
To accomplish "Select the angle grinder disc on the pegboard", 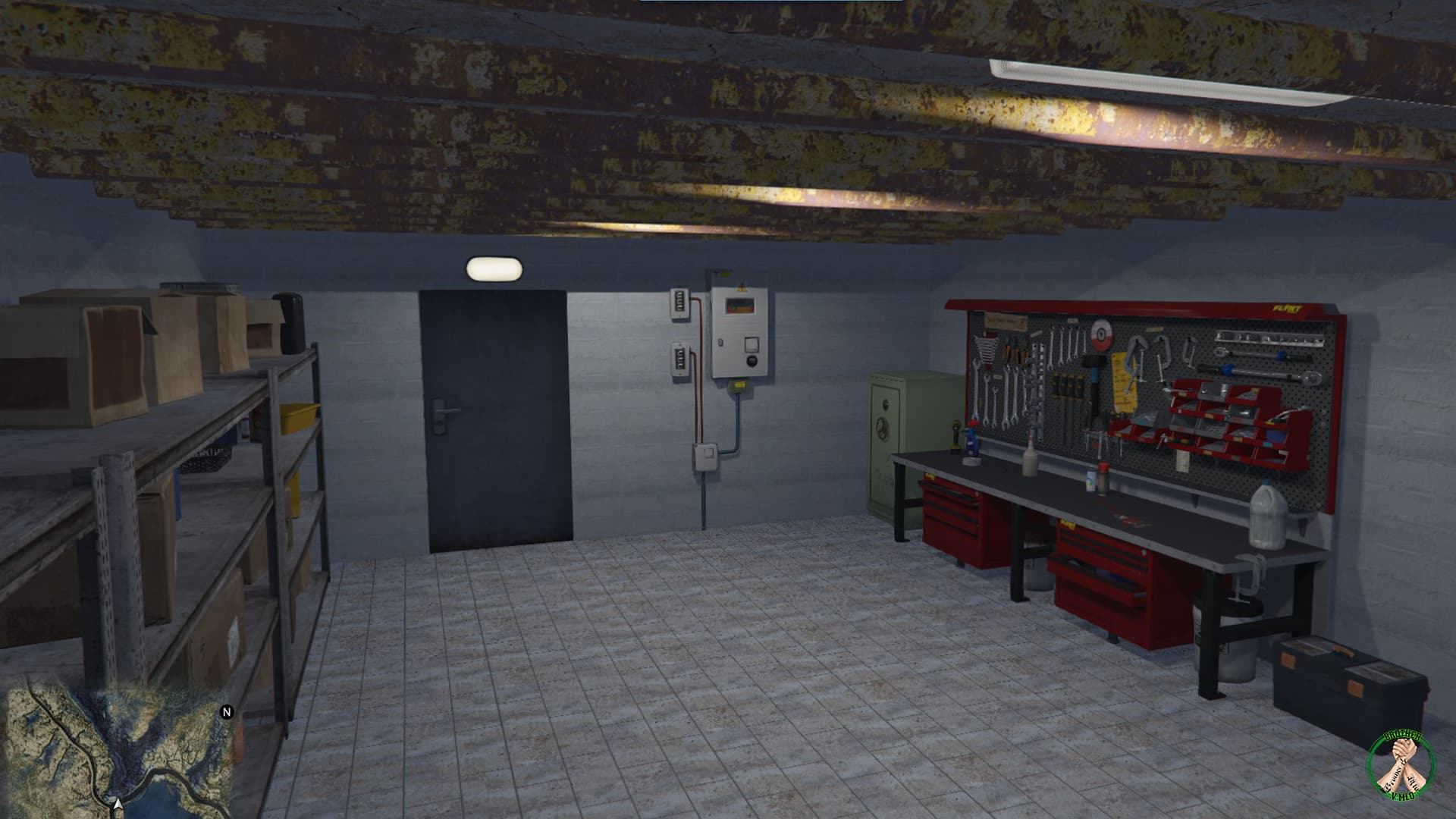I will (1101, 335).
